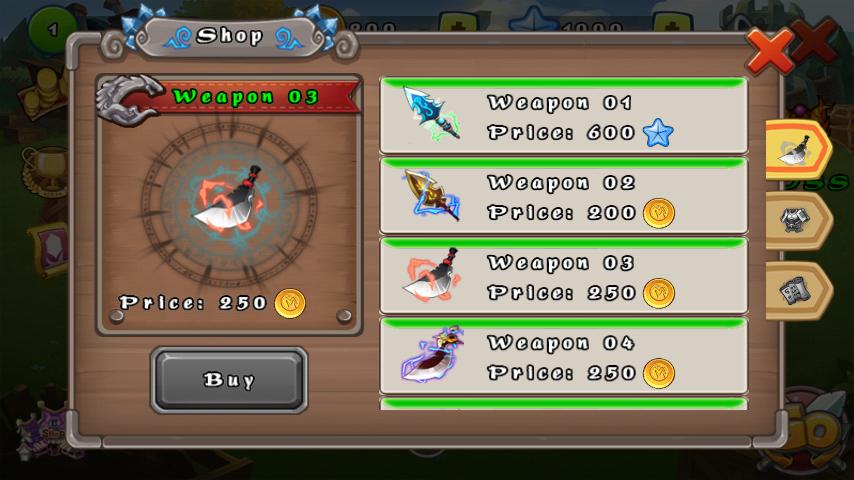Buy the selected Weapon 03
The image size is (854, 480).
tap(229, 380)
